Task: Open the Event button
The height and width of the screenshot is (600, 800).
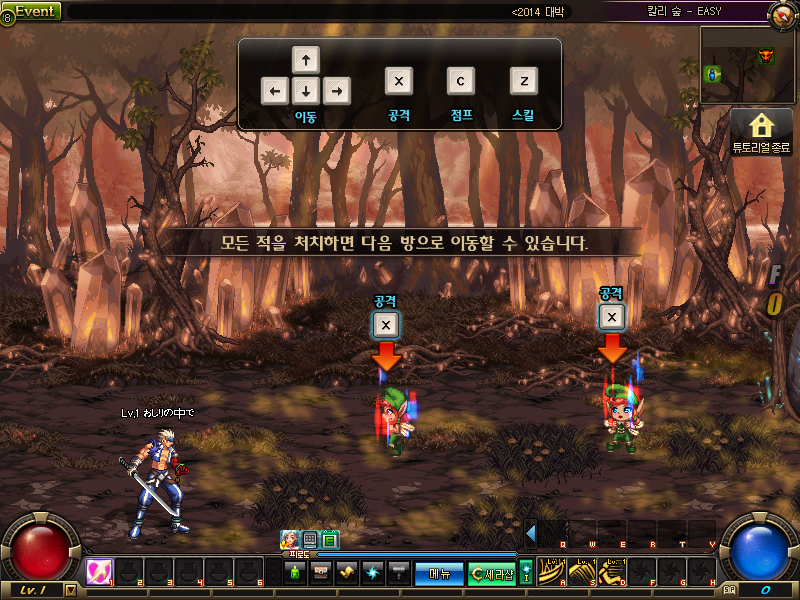Action: tap(32, 11)
